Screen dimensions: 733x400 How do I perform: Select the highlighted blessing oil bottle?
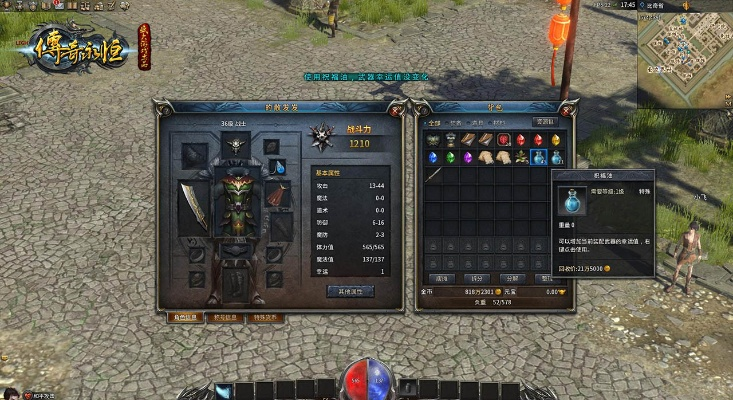click(x=539, y=157)
